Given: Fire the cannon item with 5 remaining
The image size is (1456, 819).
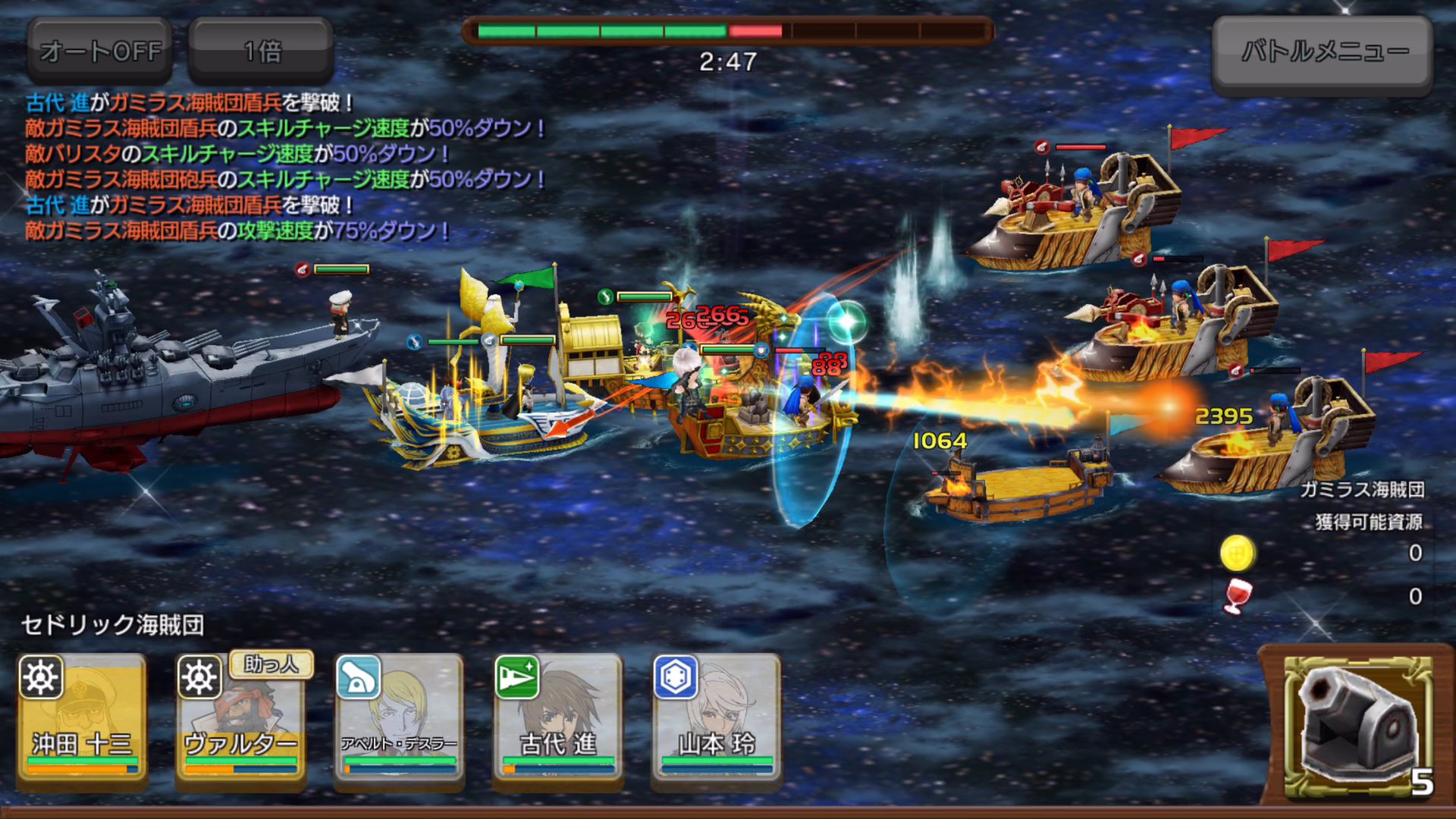Looking at the screenshot, I should [1357, 728].
